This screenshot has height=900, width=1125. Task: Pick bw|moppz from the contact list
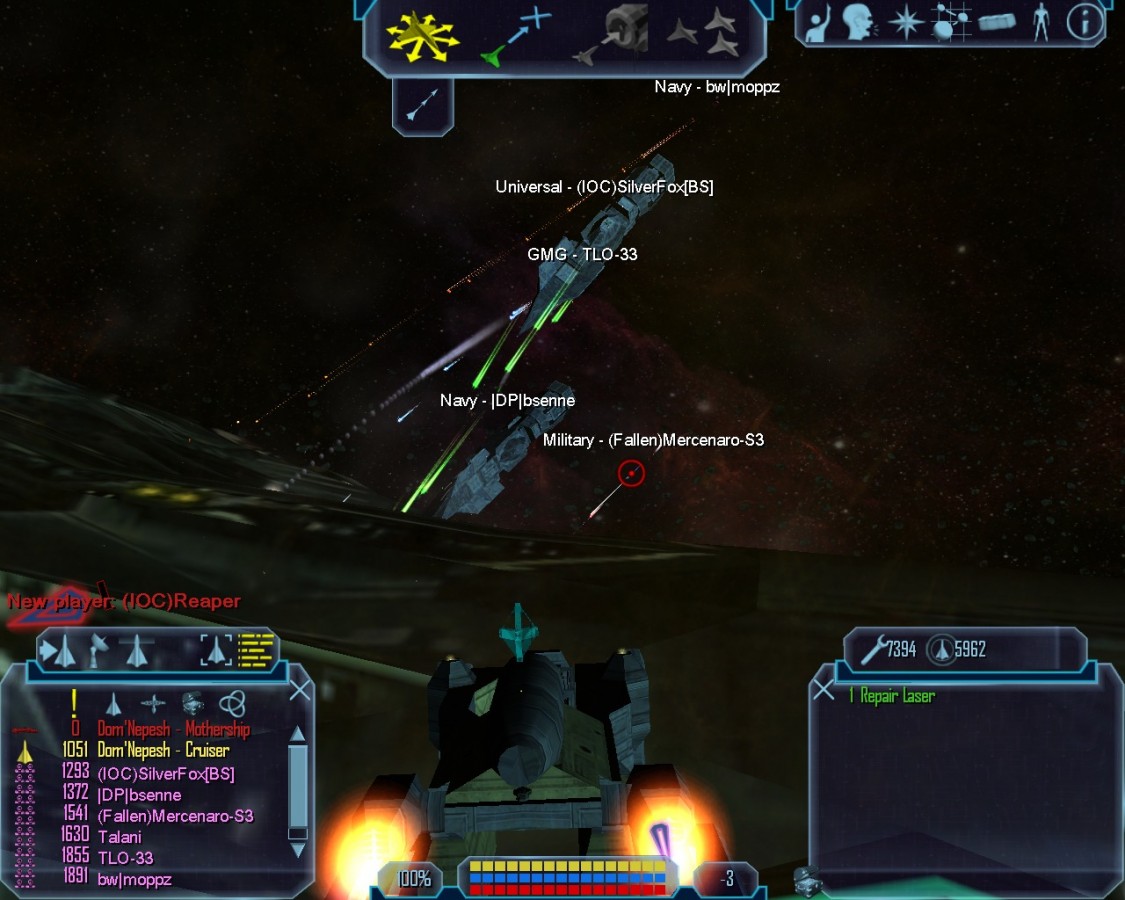coord(135,880)
